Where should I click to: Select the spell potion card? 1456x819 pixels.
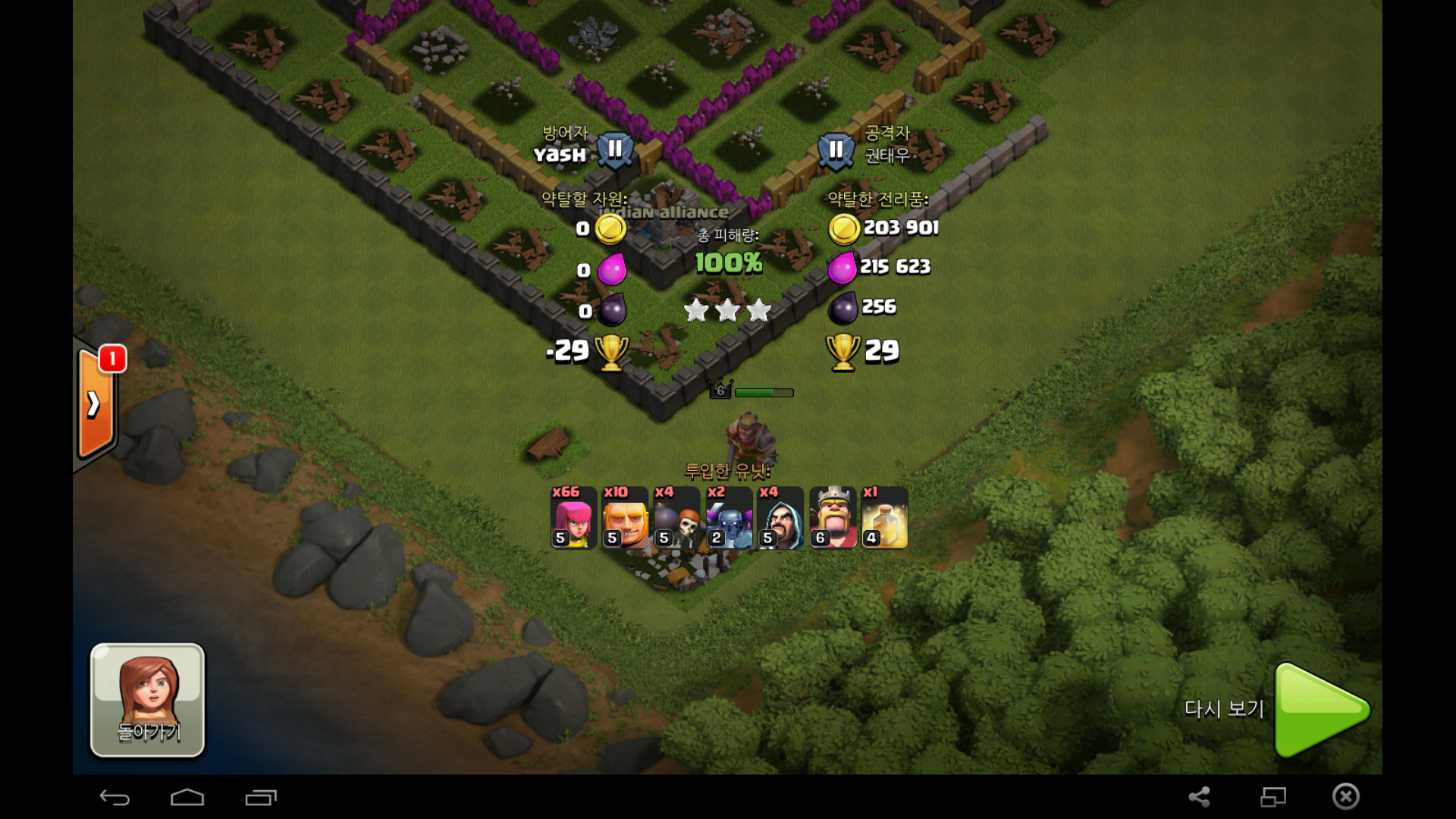(x=884, y=517)
